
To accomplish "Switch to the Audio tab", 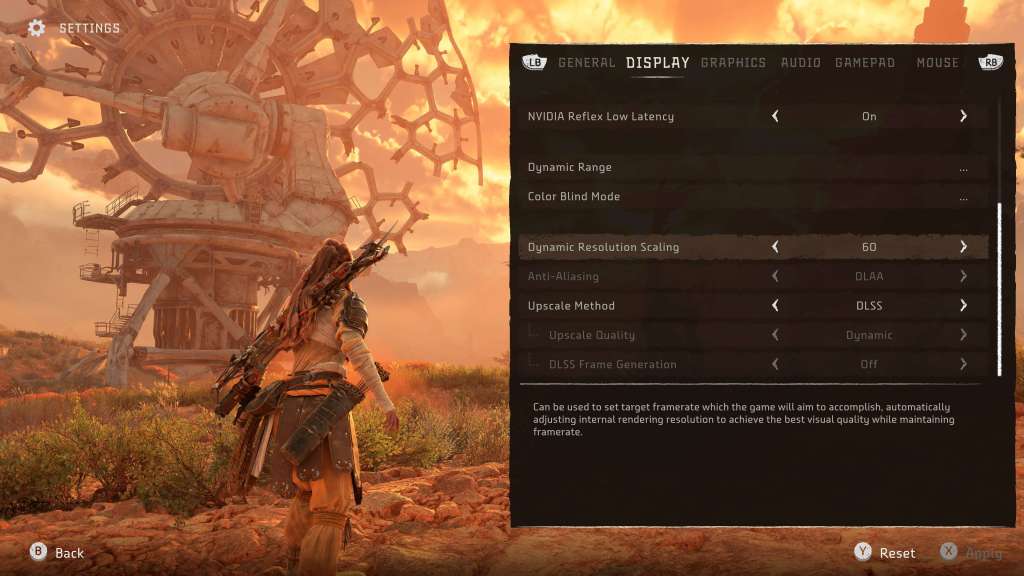I will 800,62.
